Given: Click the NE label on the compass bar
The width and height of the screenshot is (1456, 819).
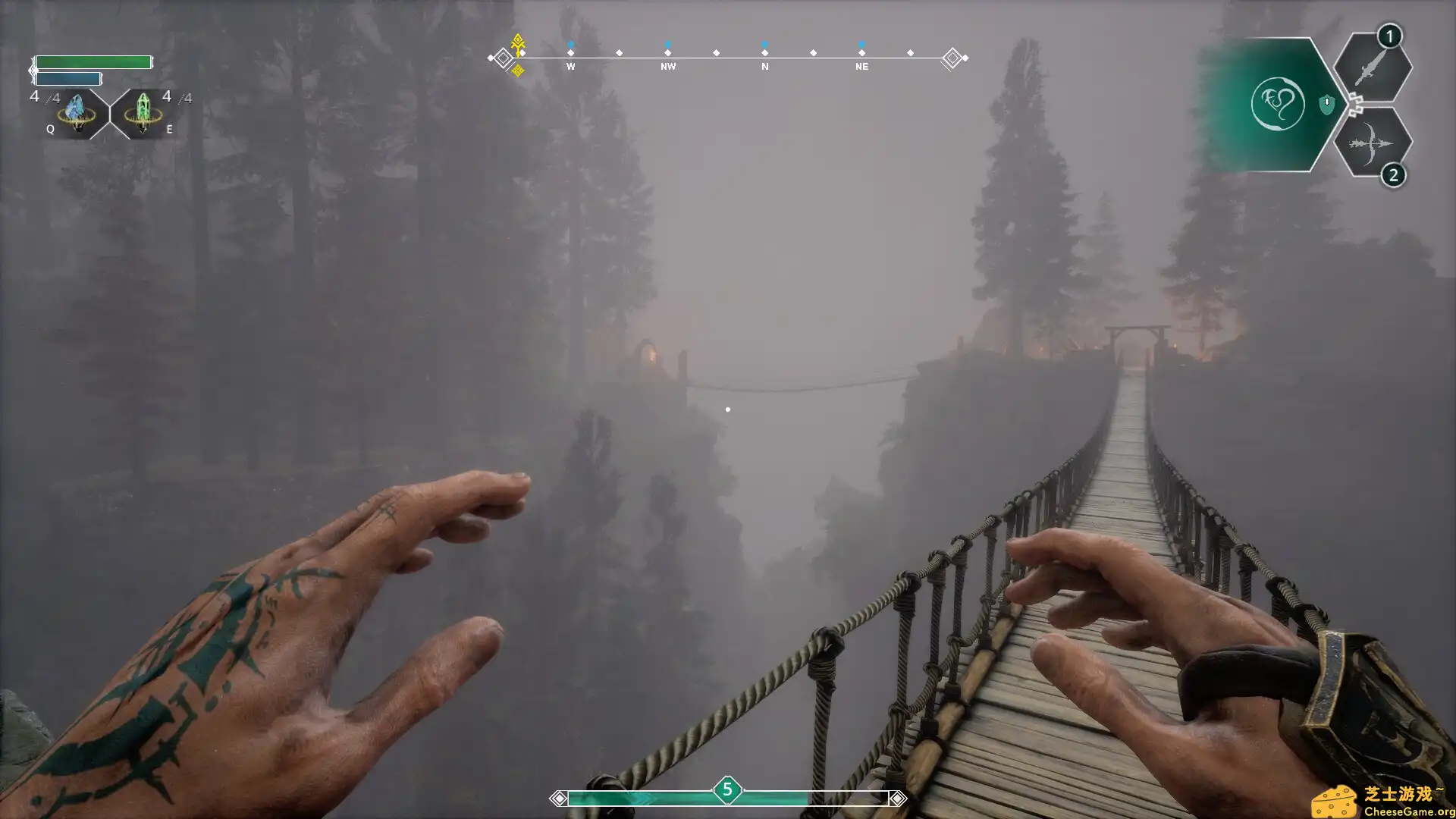Looking at the screenshot, I should pos(861,67).
